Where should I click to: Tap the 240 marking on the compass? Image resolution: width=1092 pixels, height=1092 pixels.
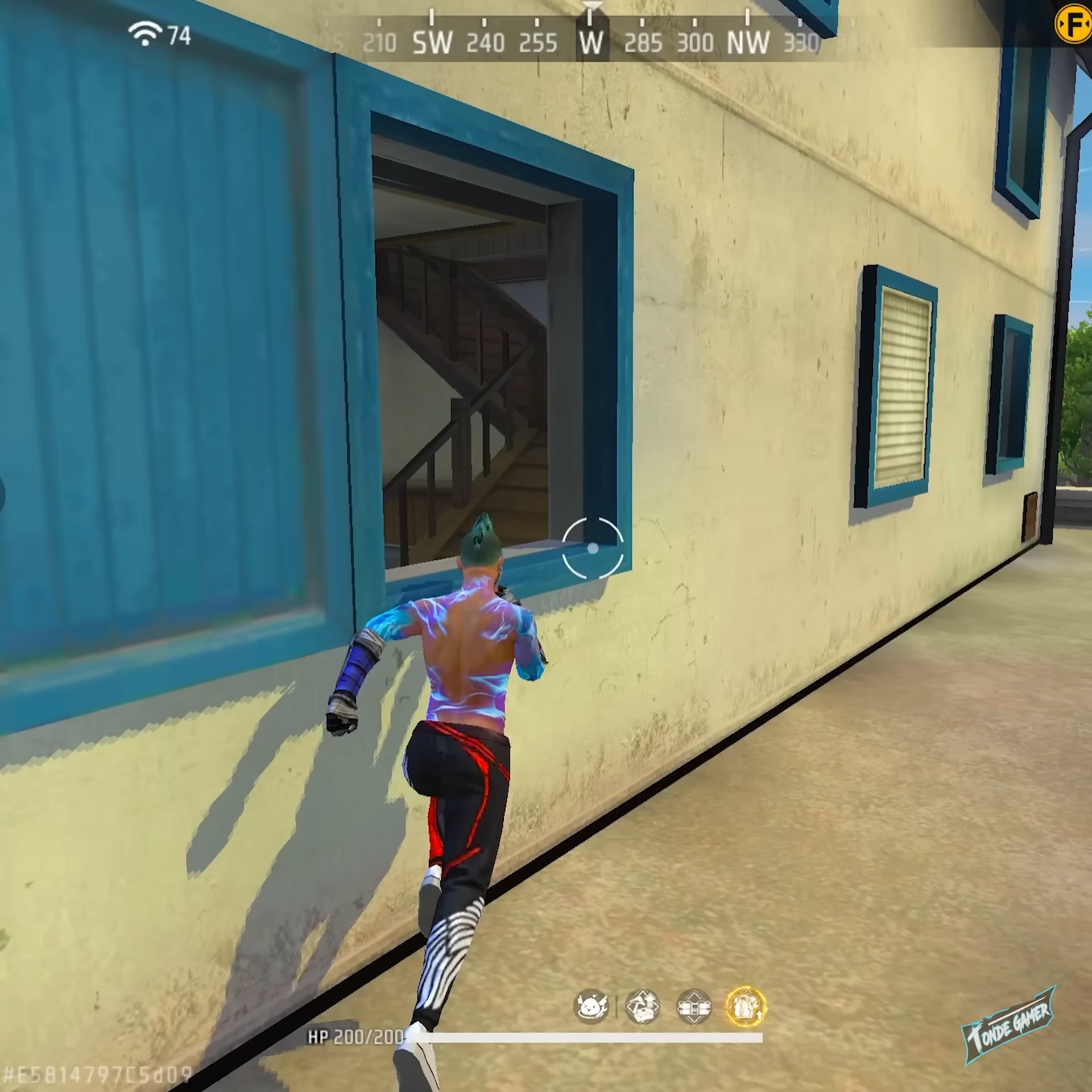486,41
